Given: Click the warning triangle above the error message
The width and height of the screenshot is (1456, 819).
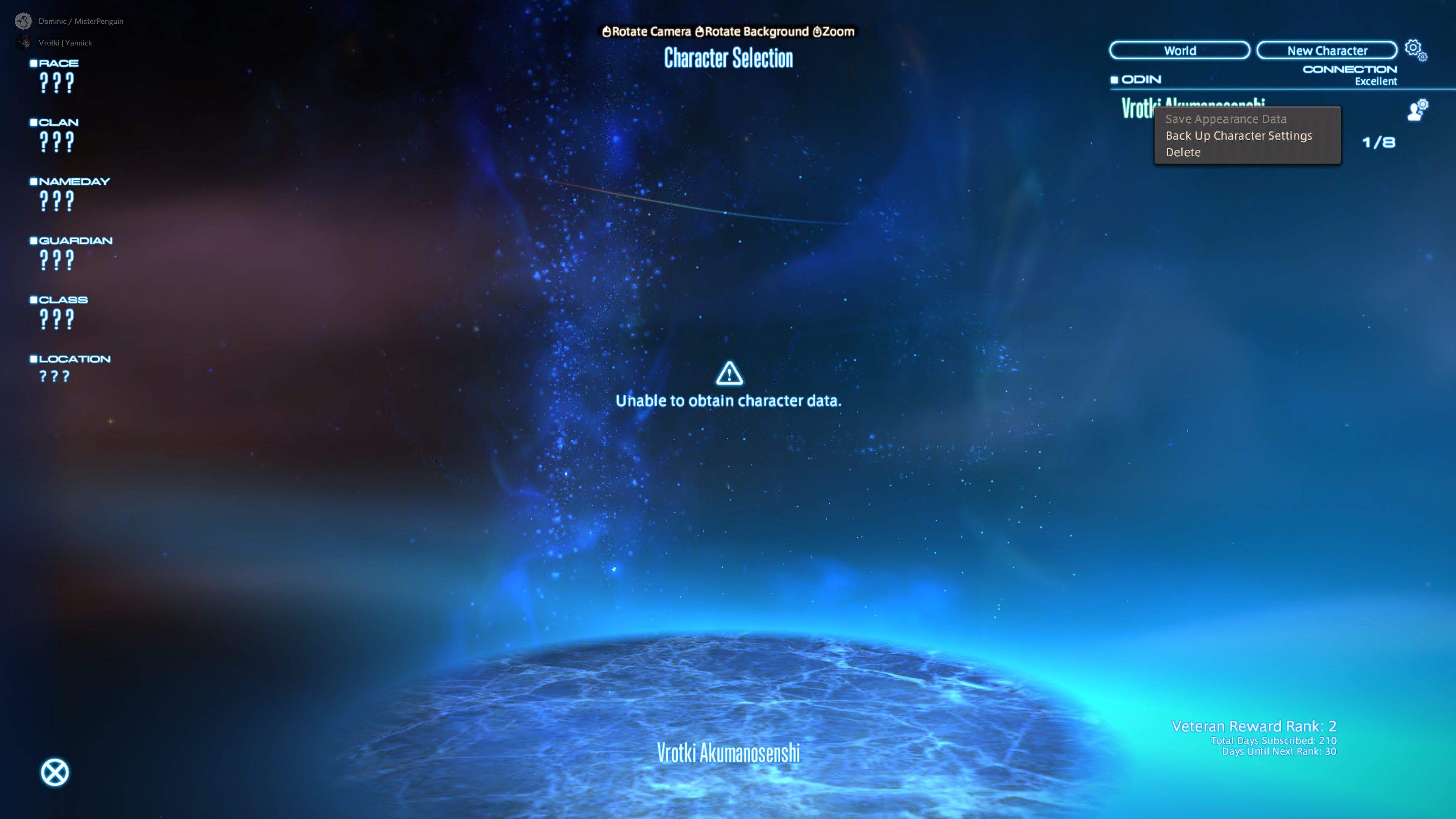Looking at the screenshot, I should pos(730,374).
